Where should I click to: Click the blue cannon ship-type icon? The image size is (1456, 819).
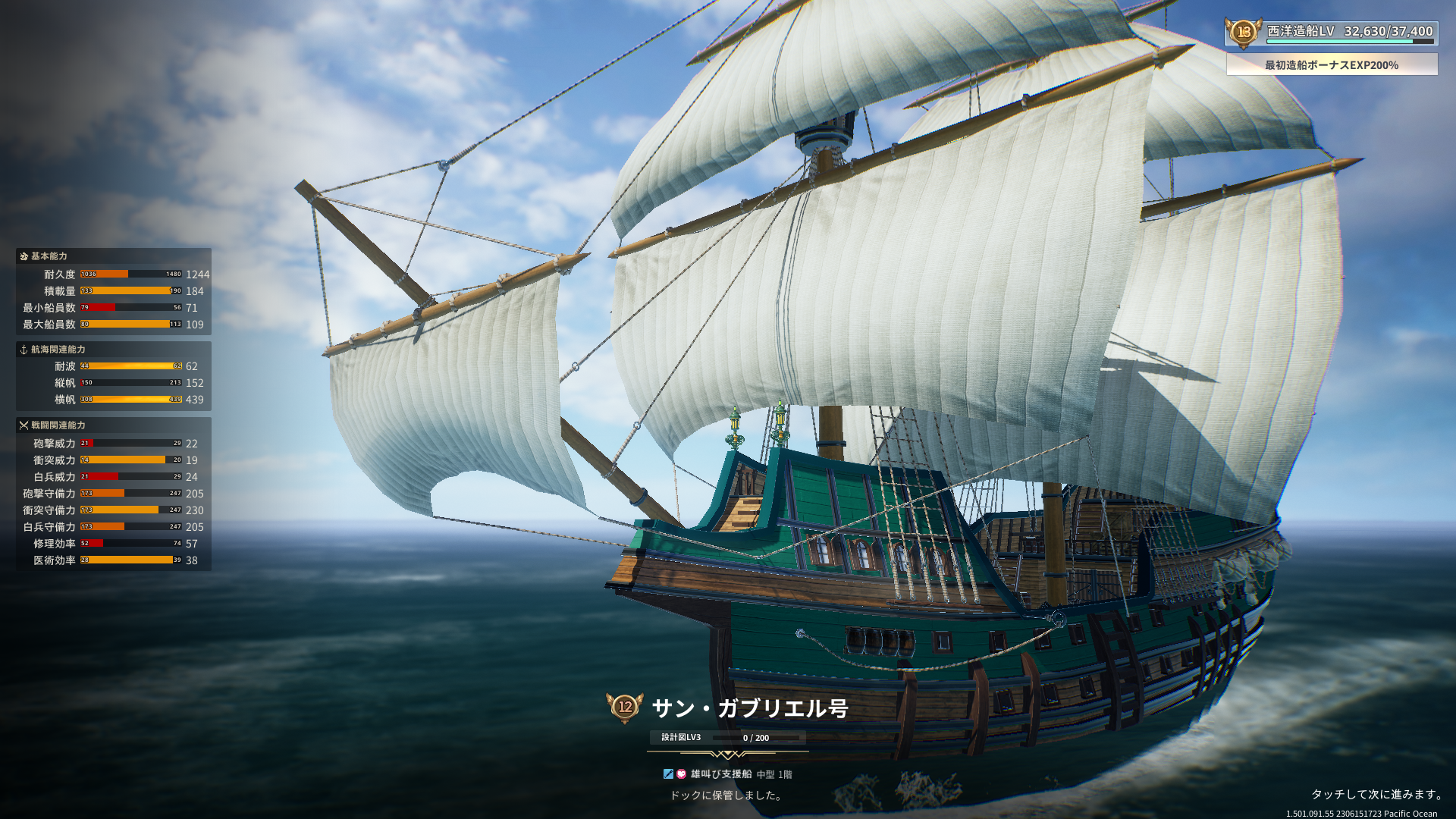coord(668,774)
